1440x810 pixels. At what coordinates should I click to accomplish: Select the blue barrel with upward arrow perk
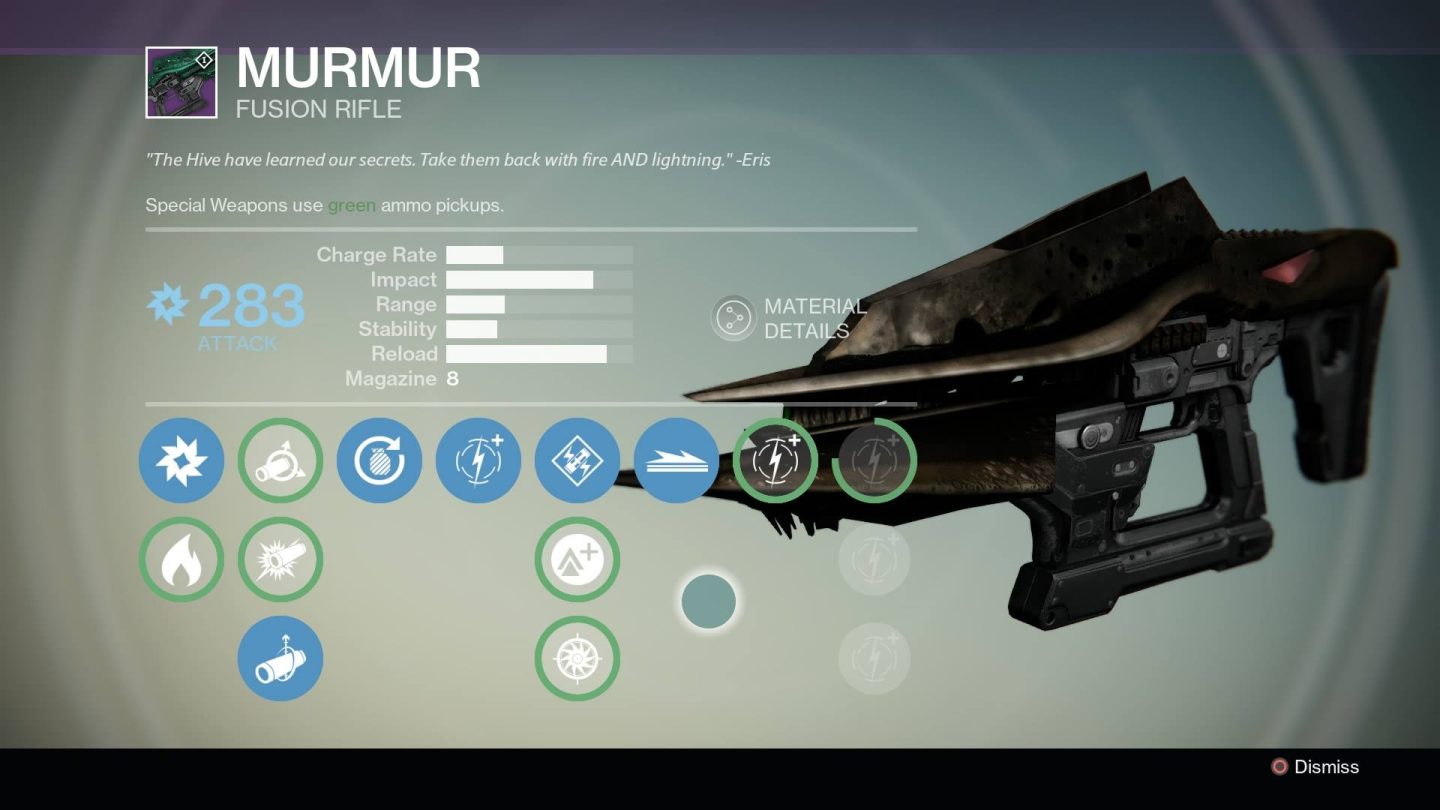point(280,658)
